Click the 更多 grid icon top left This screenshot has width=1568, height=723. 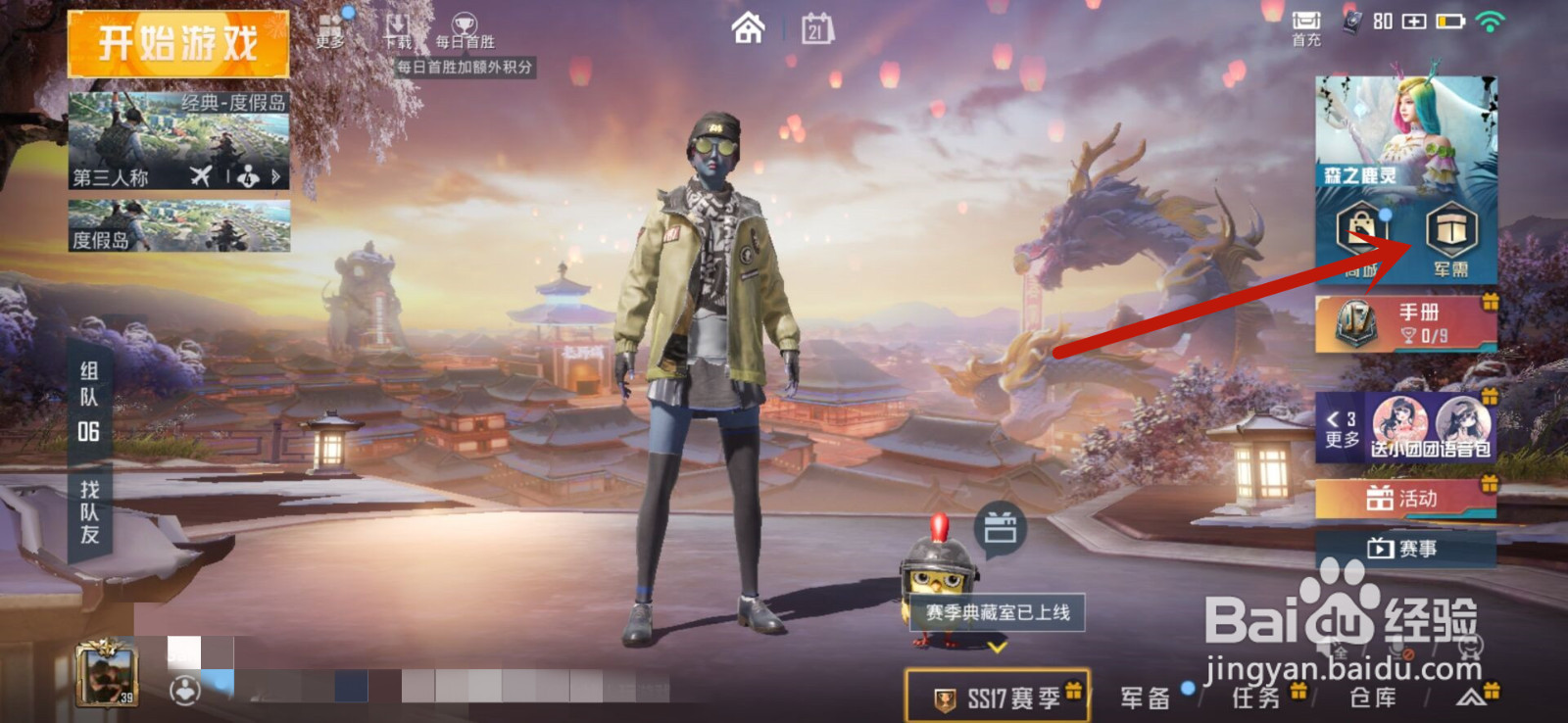(x=329, y=24)
